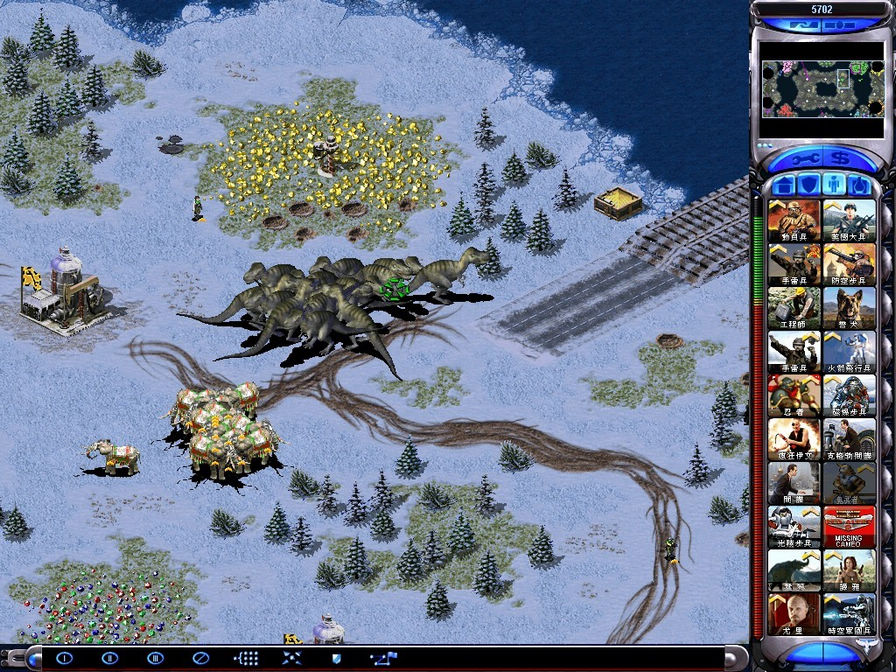Screen dimensions: 896x672
Task: Select team one with the I button
Action: [64, 658]
